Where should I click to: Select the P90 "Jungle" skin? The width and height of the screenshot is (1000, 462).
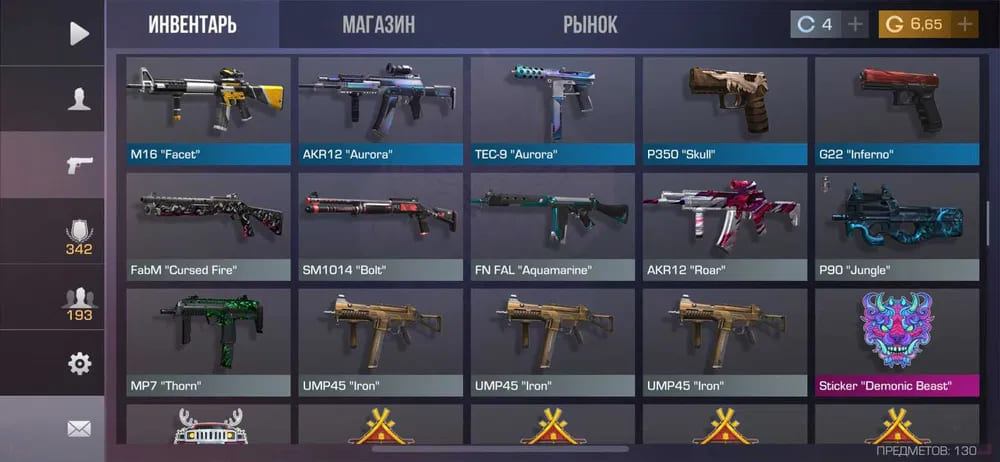coord(897,224)
